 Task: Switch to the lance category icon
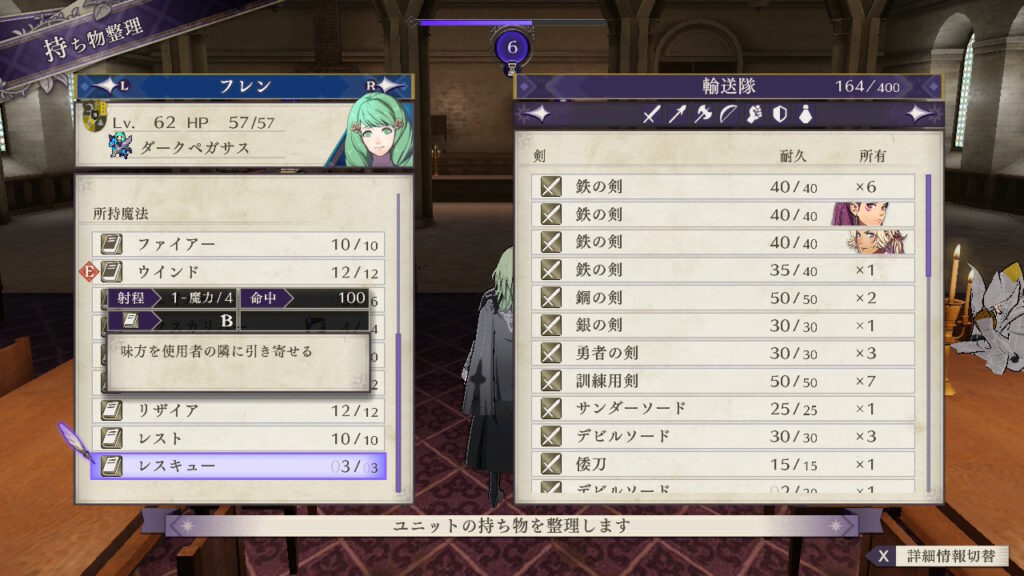678,115
